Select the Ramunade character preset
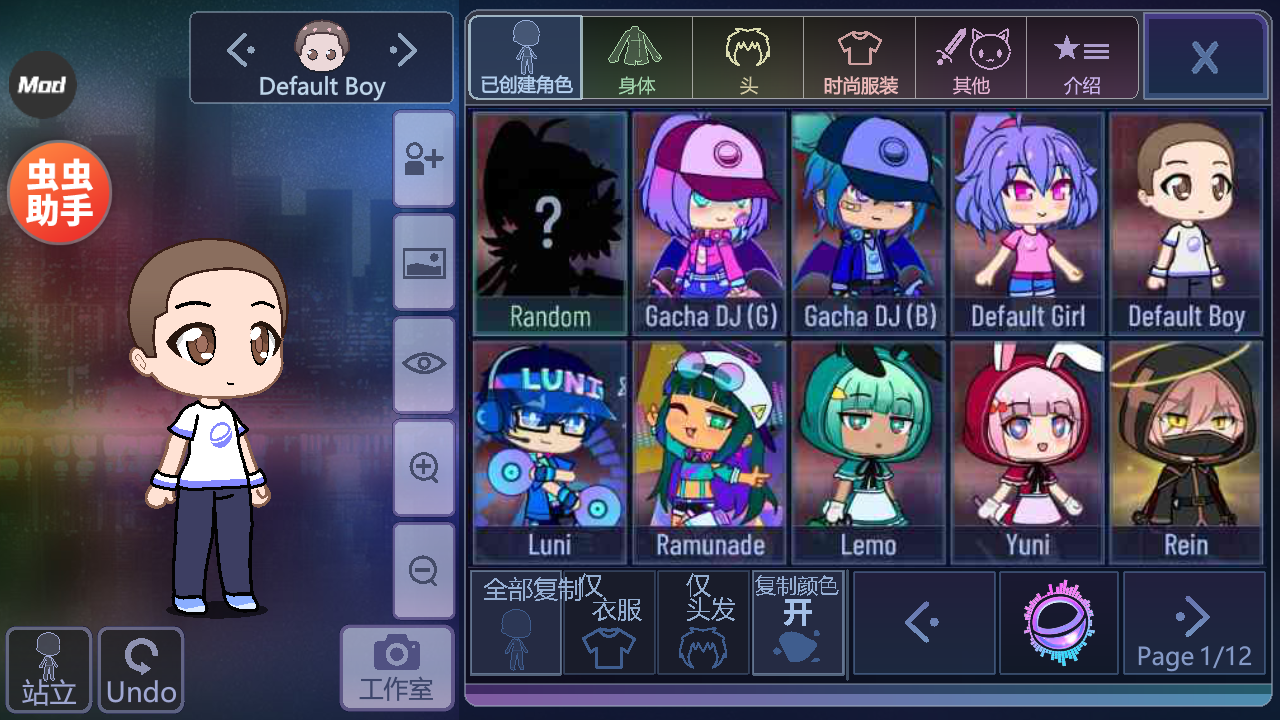This screenshot has width=1280, height=720. (709, 452)
